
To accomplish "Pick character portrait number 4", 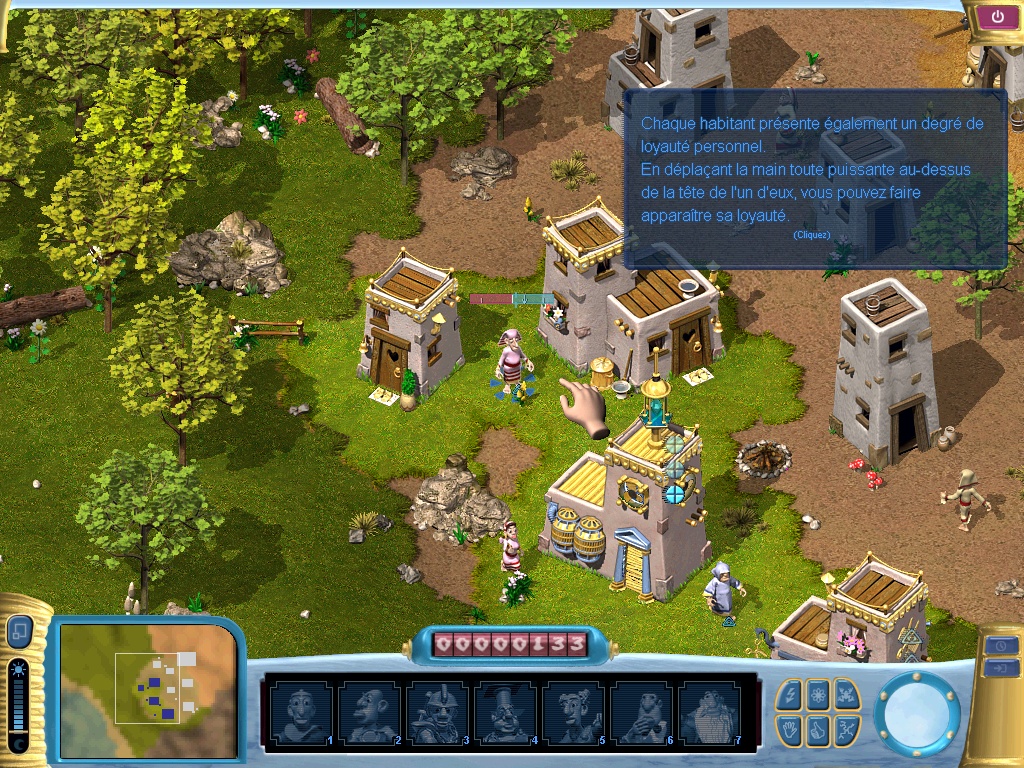I will tap(504, 712).
